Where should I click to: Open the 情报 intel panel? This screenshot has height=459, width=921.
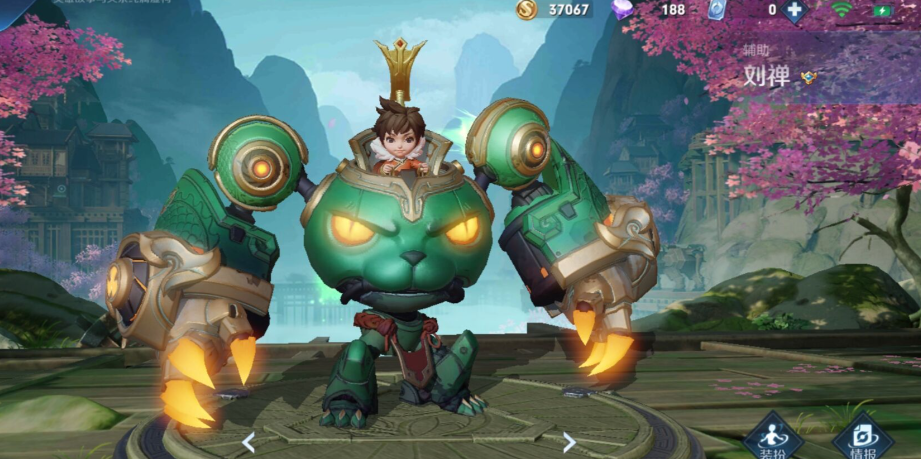pos(862,437)
